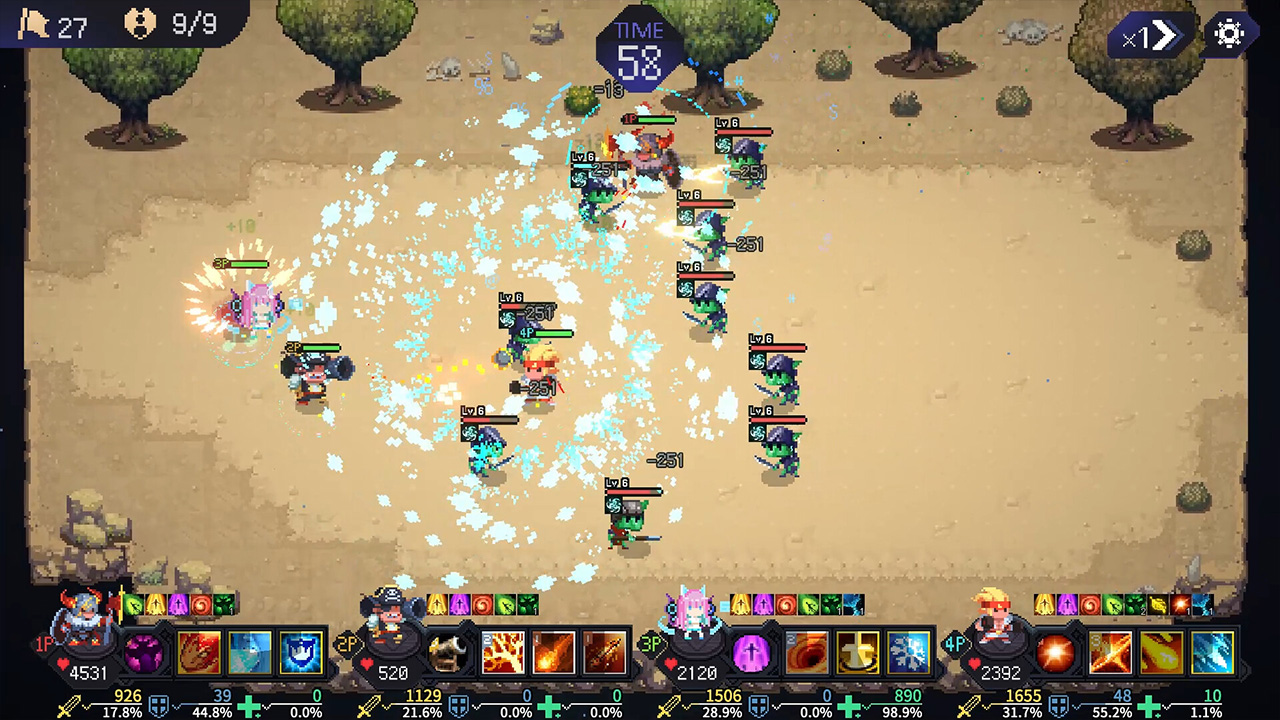Select 2P's lightning tree skill icon
This screenshot has width=1280, height=720.
[503, 652]
